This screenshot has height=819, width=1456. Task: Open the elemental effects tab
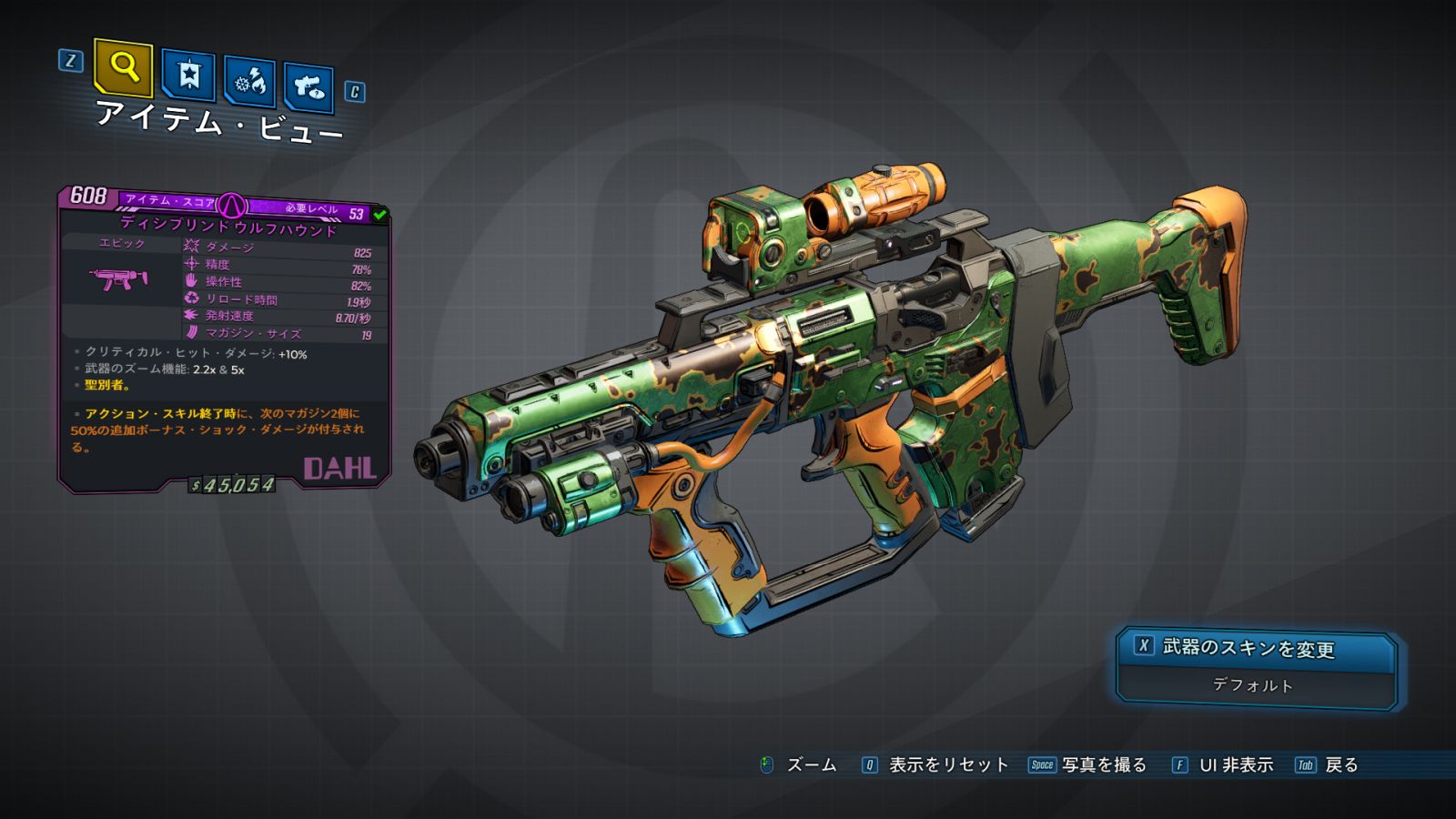[x=249, y=82]
